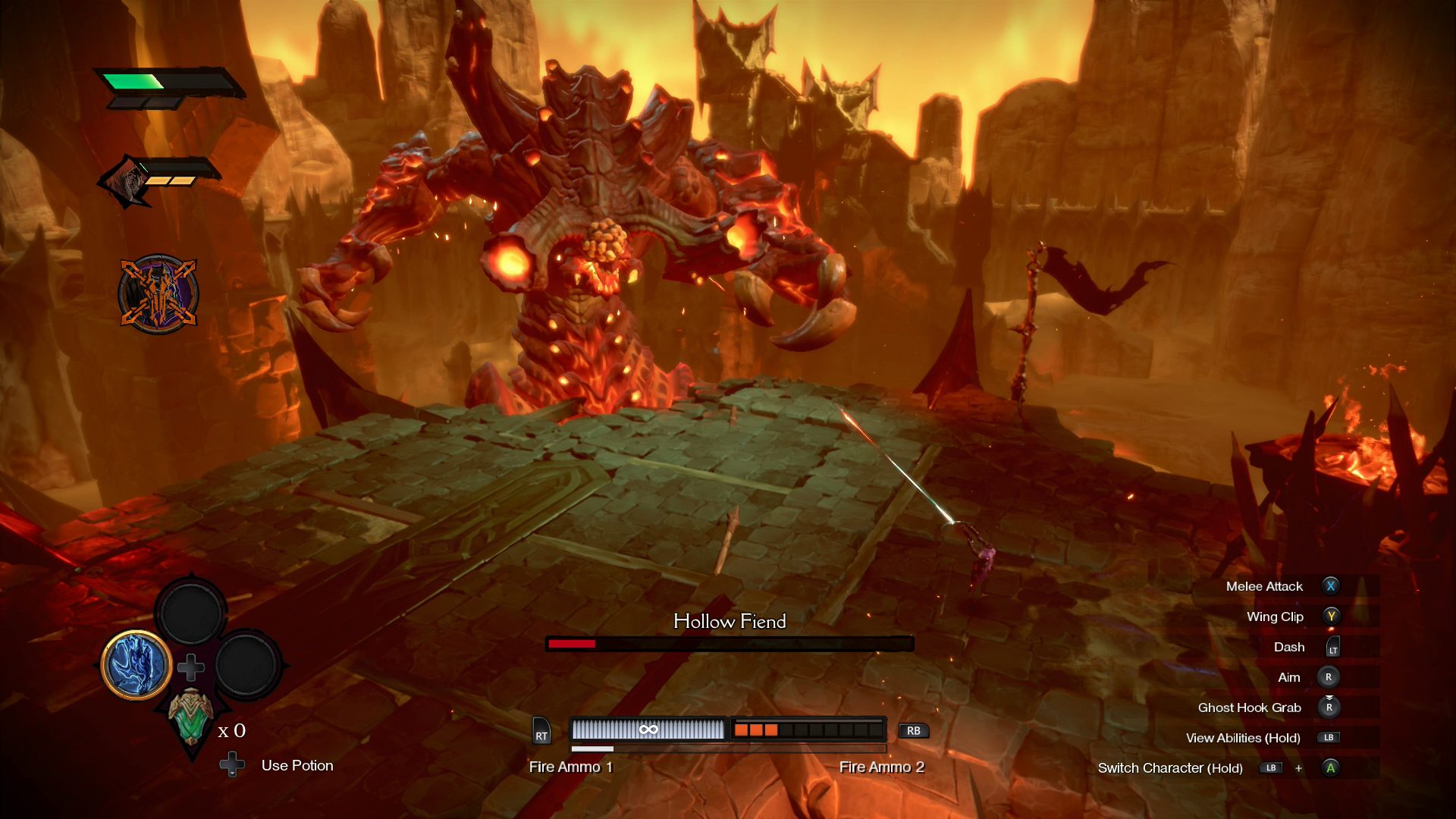Click the A button icon for Switch Character
The image size is (1456, 819).
pos(1330,767)
